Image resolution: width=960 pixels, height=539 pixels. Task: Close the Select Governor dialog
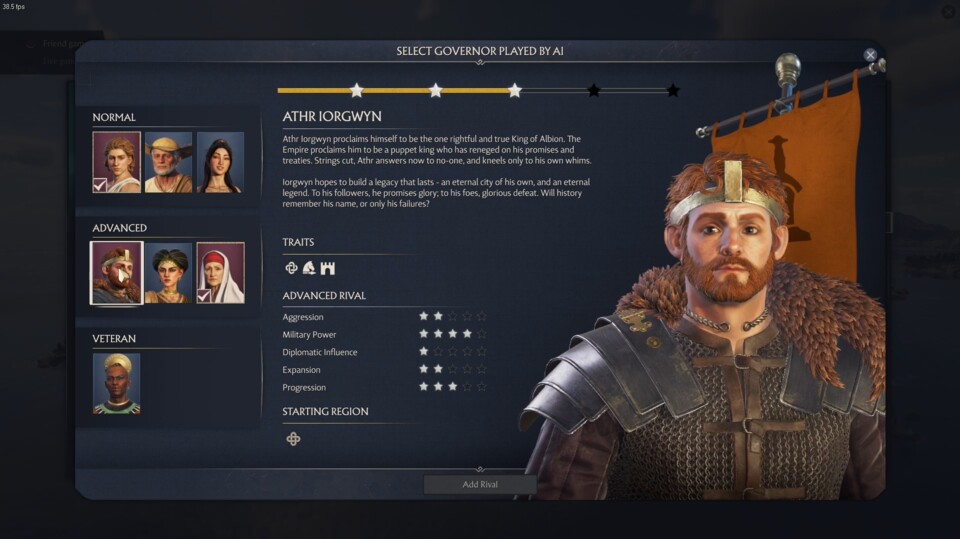pyautogui.click(x=870, y=55)
